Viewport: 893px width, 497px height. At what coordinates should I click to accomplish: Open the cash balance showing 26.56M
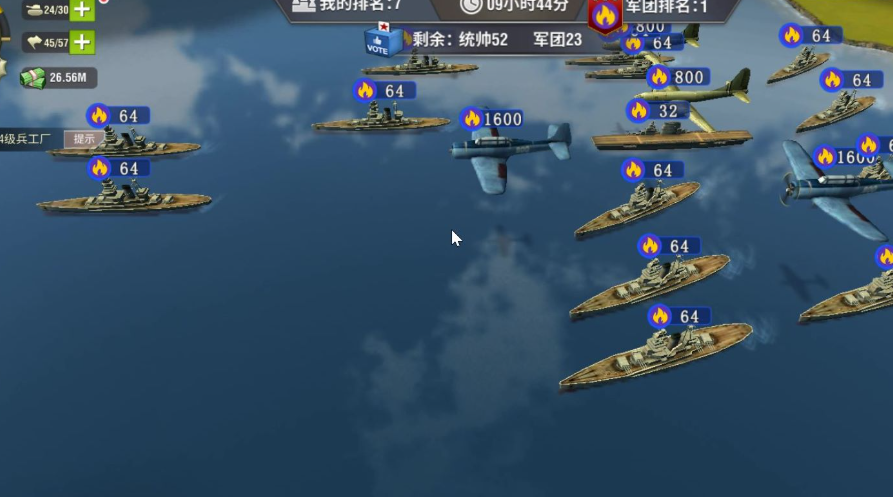pos(58,77)
